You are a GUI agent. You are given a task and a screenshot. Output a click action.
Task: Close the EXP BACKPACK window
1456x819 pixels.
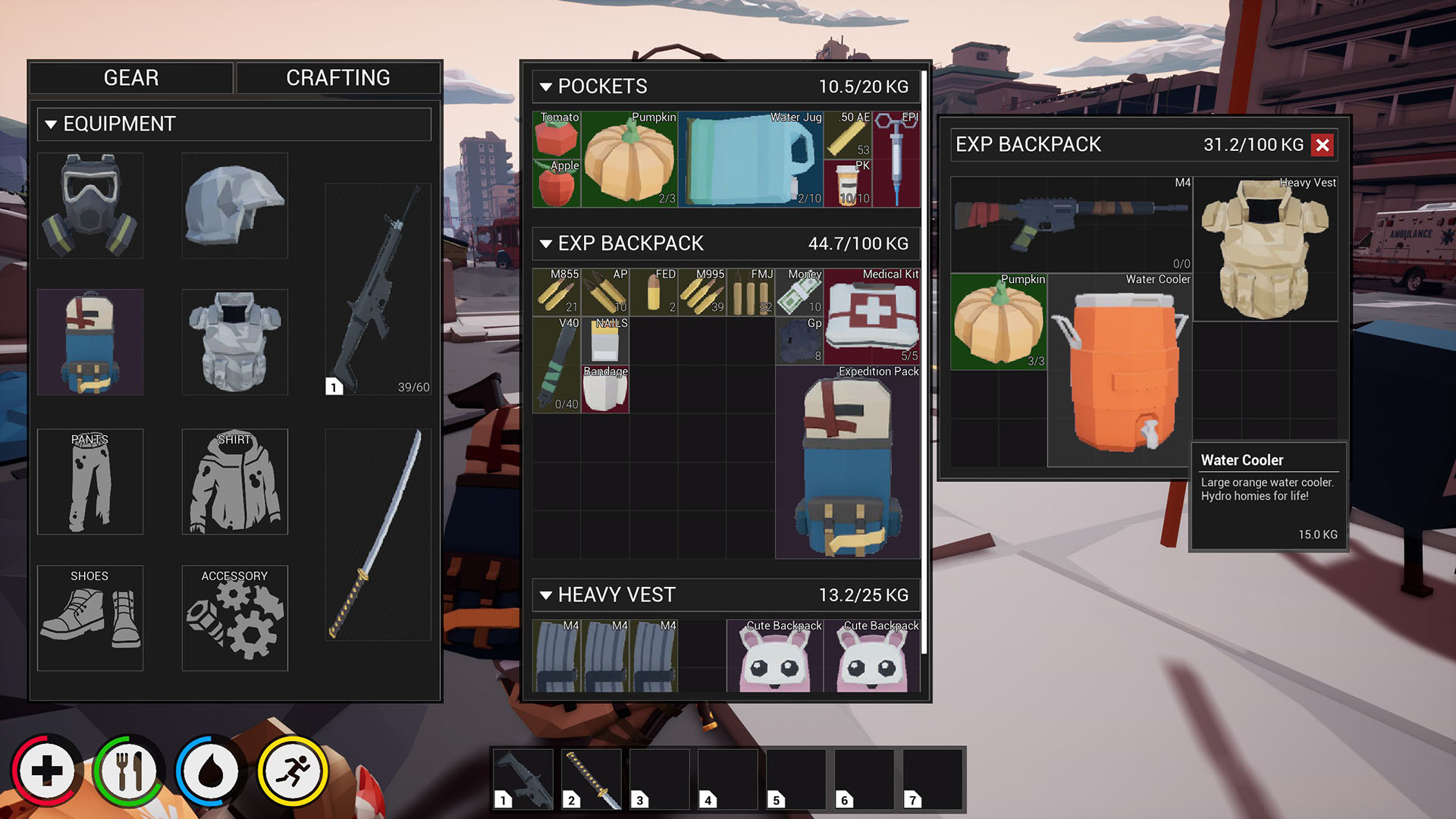tap(1323, 146)
